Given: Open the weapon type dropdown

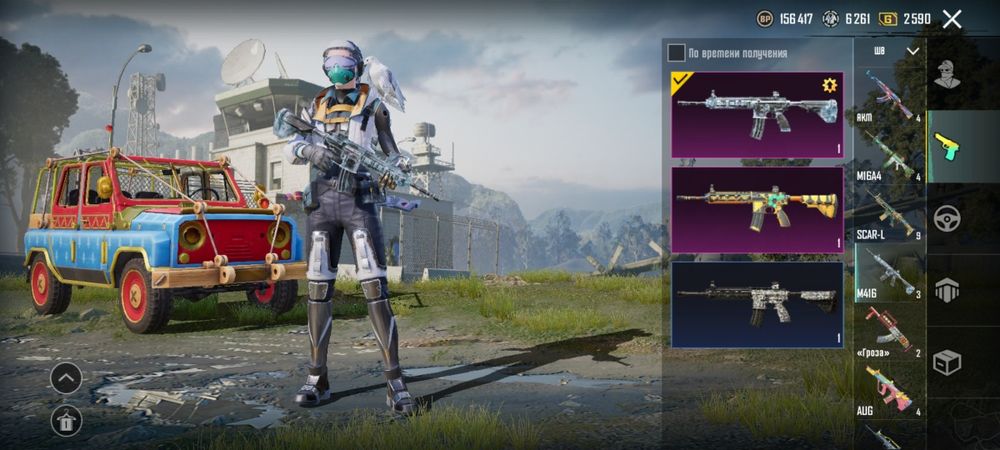Looking at the screenshot, I should pos(892,51).
